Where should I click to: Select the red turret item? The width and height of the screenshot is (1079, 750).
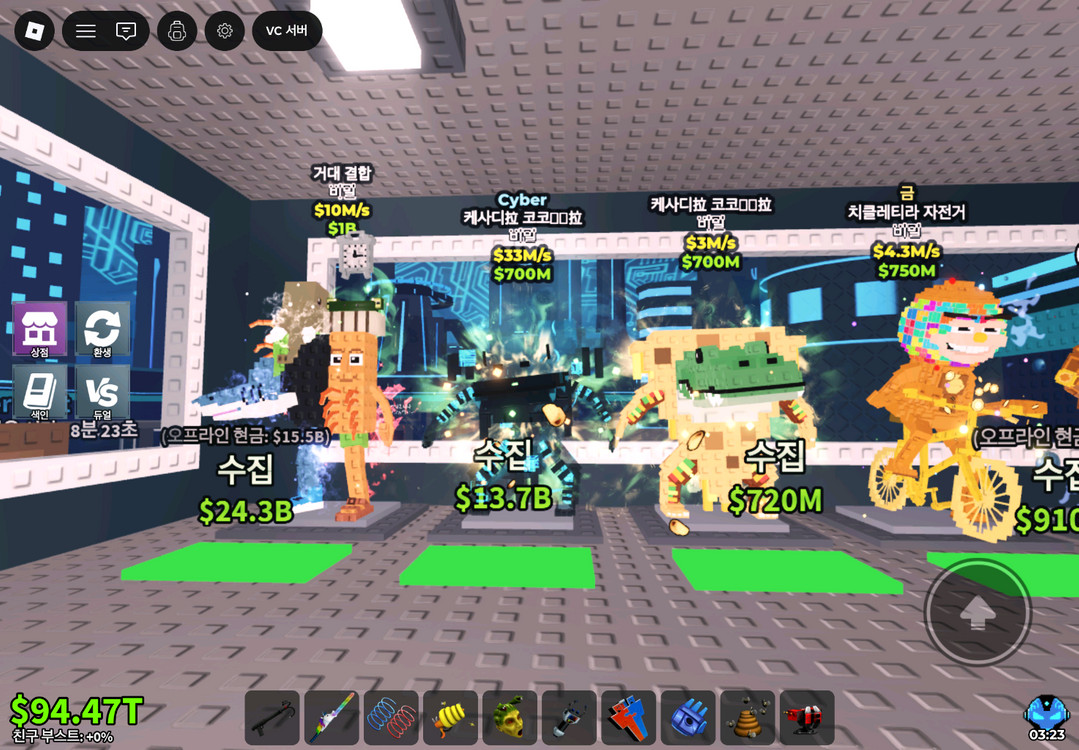pyautogui.click(x=807, y=717)
